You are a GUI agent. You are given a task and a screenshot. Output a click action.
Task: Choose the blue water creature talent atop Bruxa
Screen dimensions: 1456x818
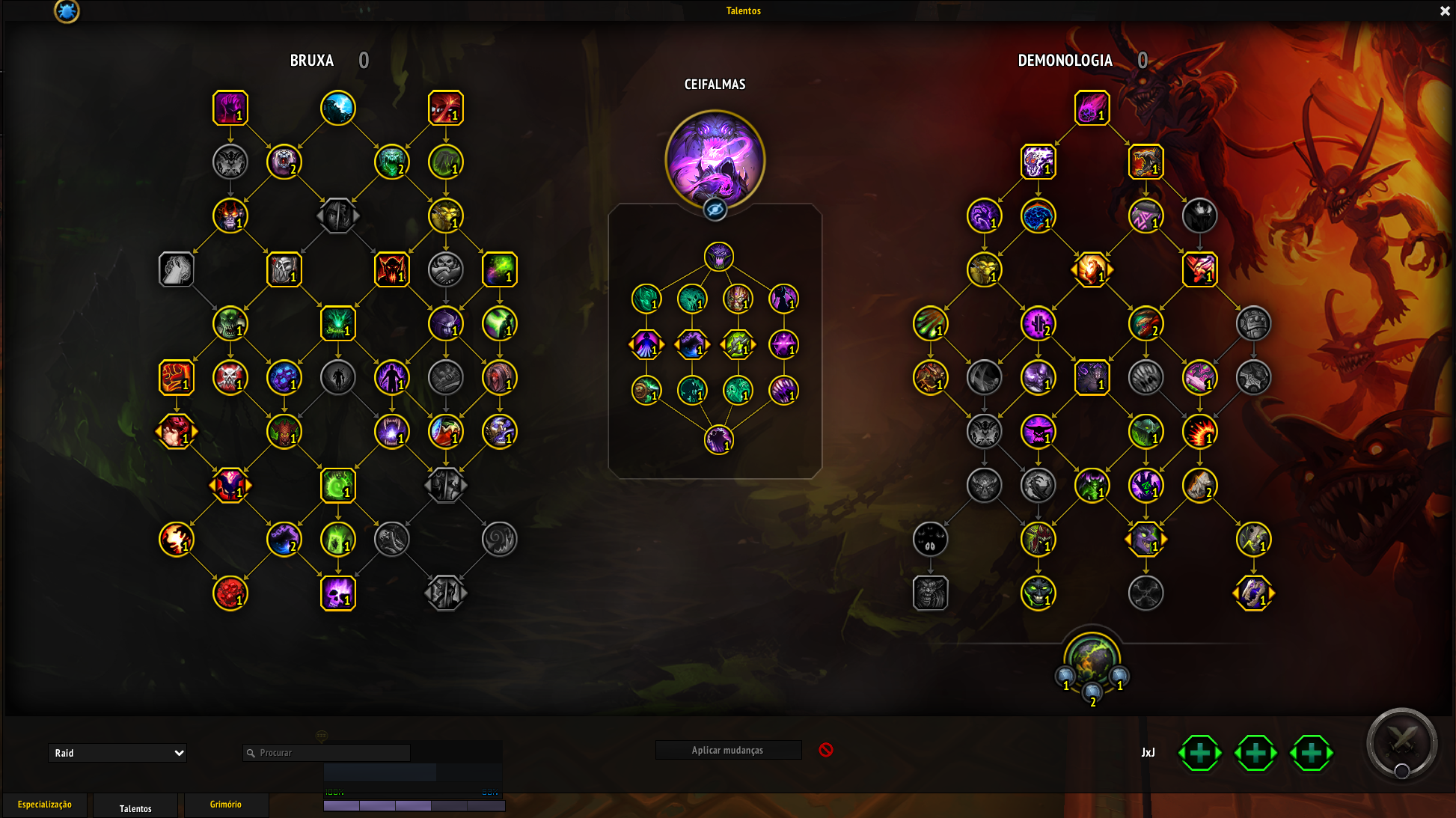pos(338,108)
